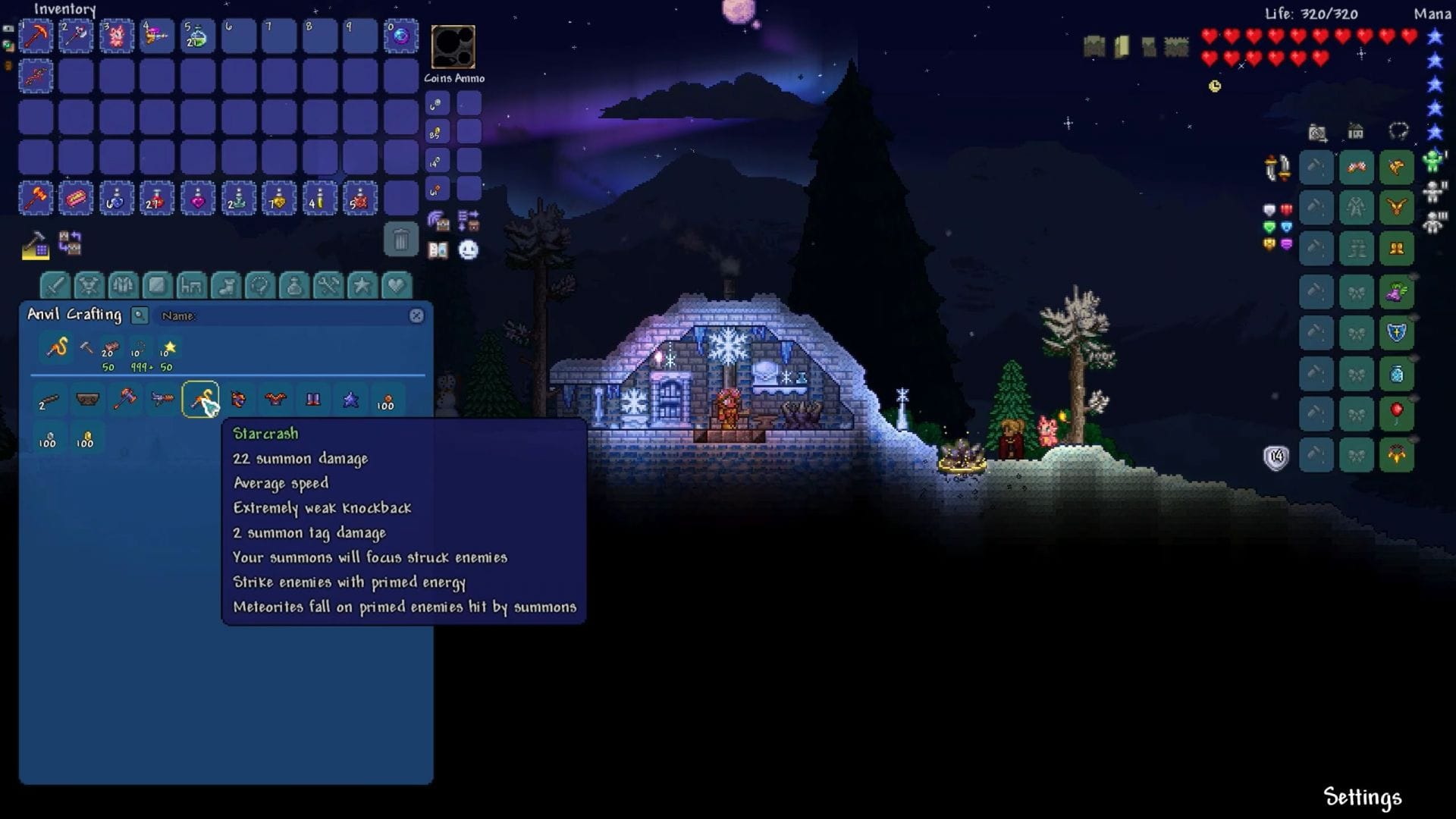
Task: Open the Settings menu
Action: [1362, 797]
